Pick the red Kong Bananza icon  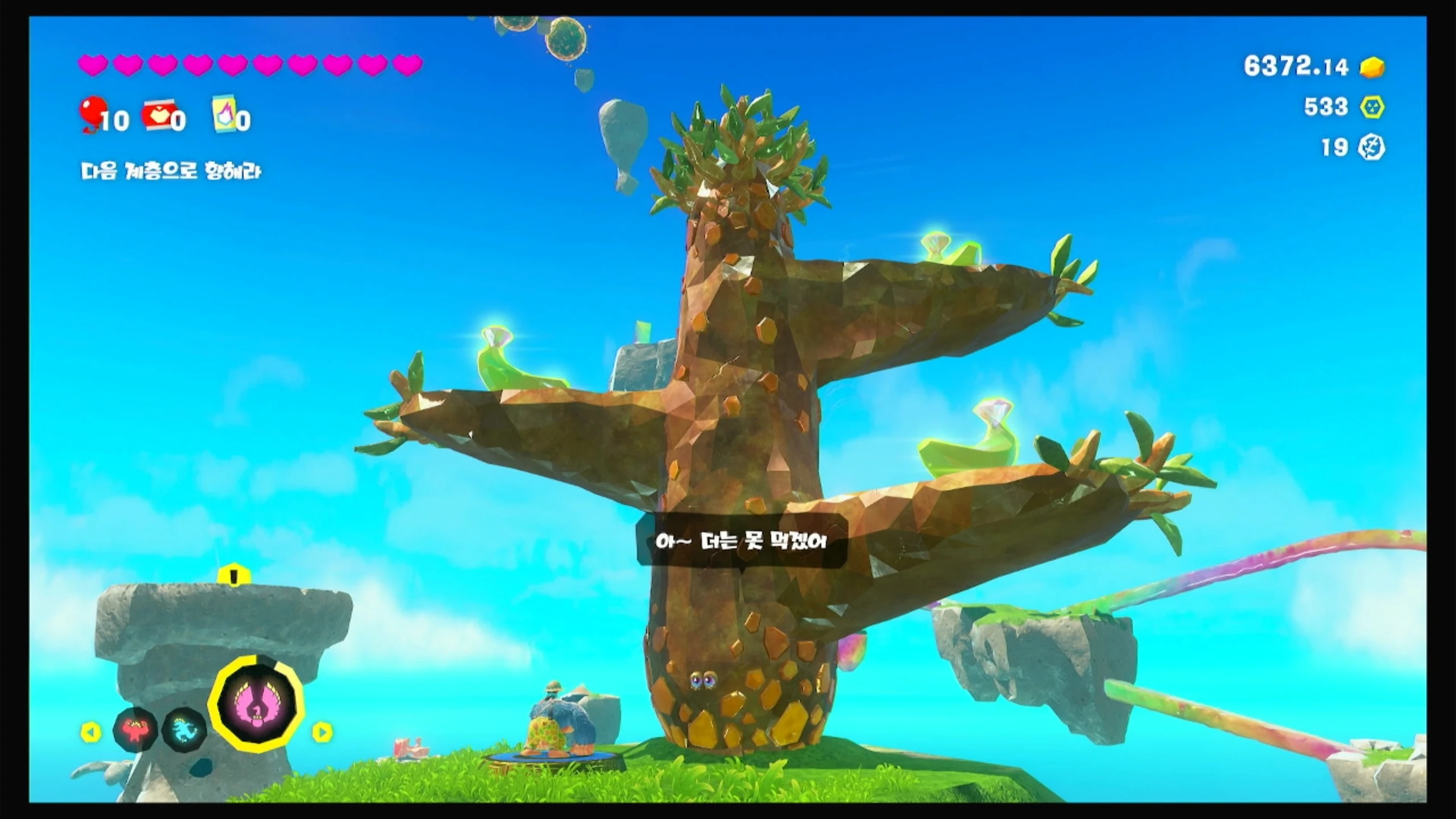[x=135, y=730]
